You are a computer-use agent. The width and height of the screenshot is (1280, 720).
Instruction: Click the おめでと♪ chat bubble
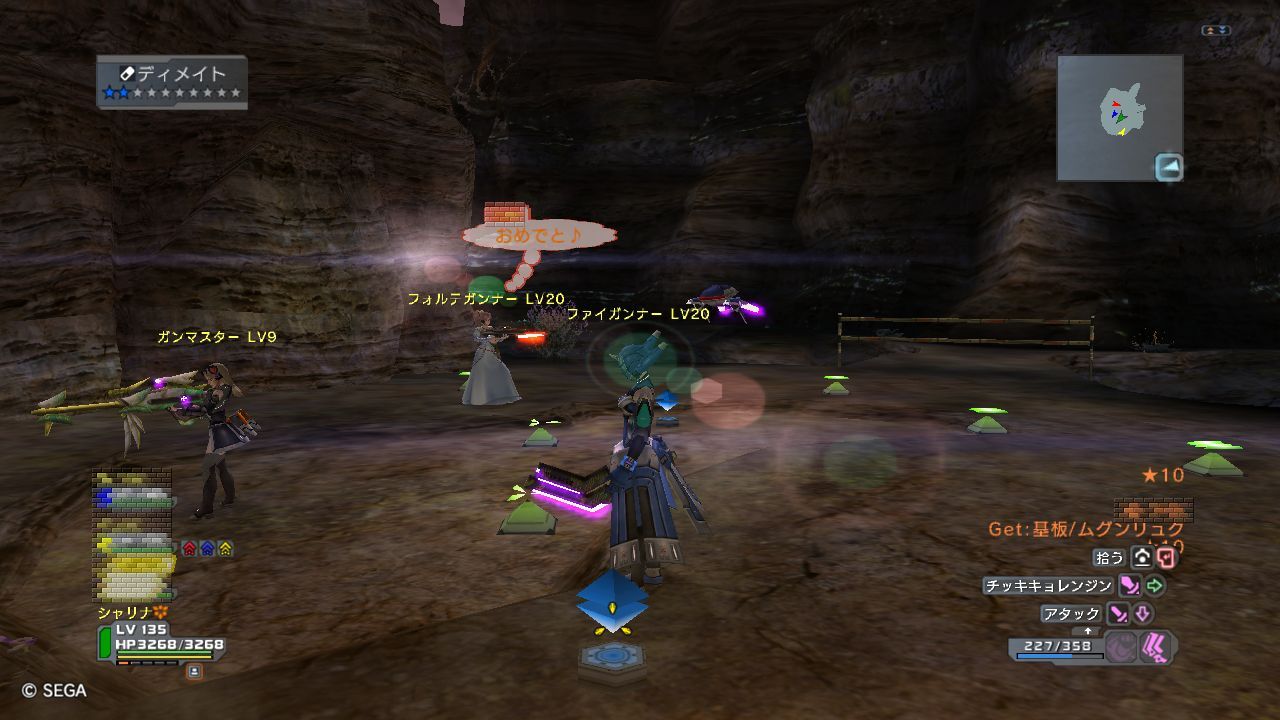click(538, 236)
